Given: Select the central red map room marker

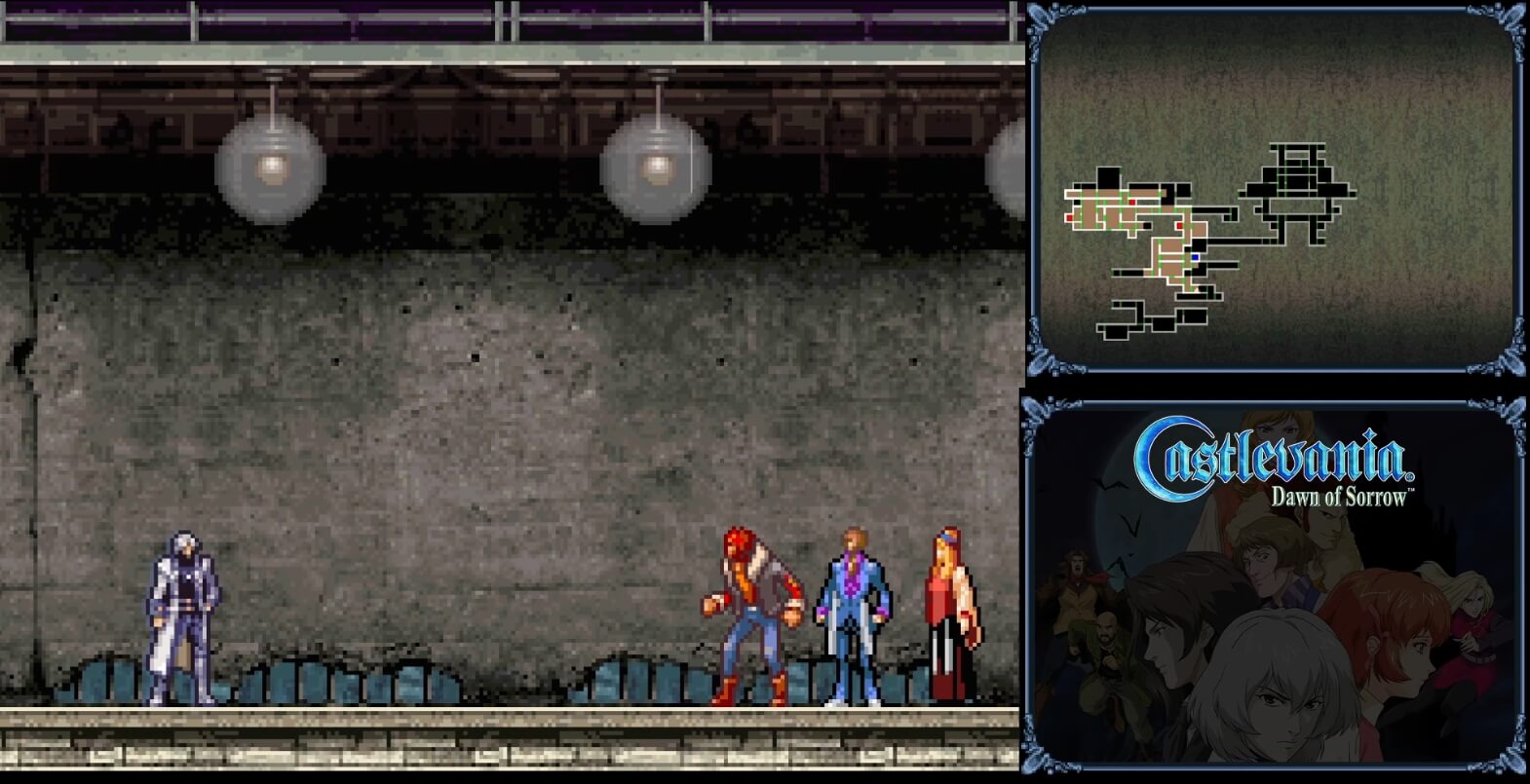Looking at the screenshot, I should tap(1179, 226).
